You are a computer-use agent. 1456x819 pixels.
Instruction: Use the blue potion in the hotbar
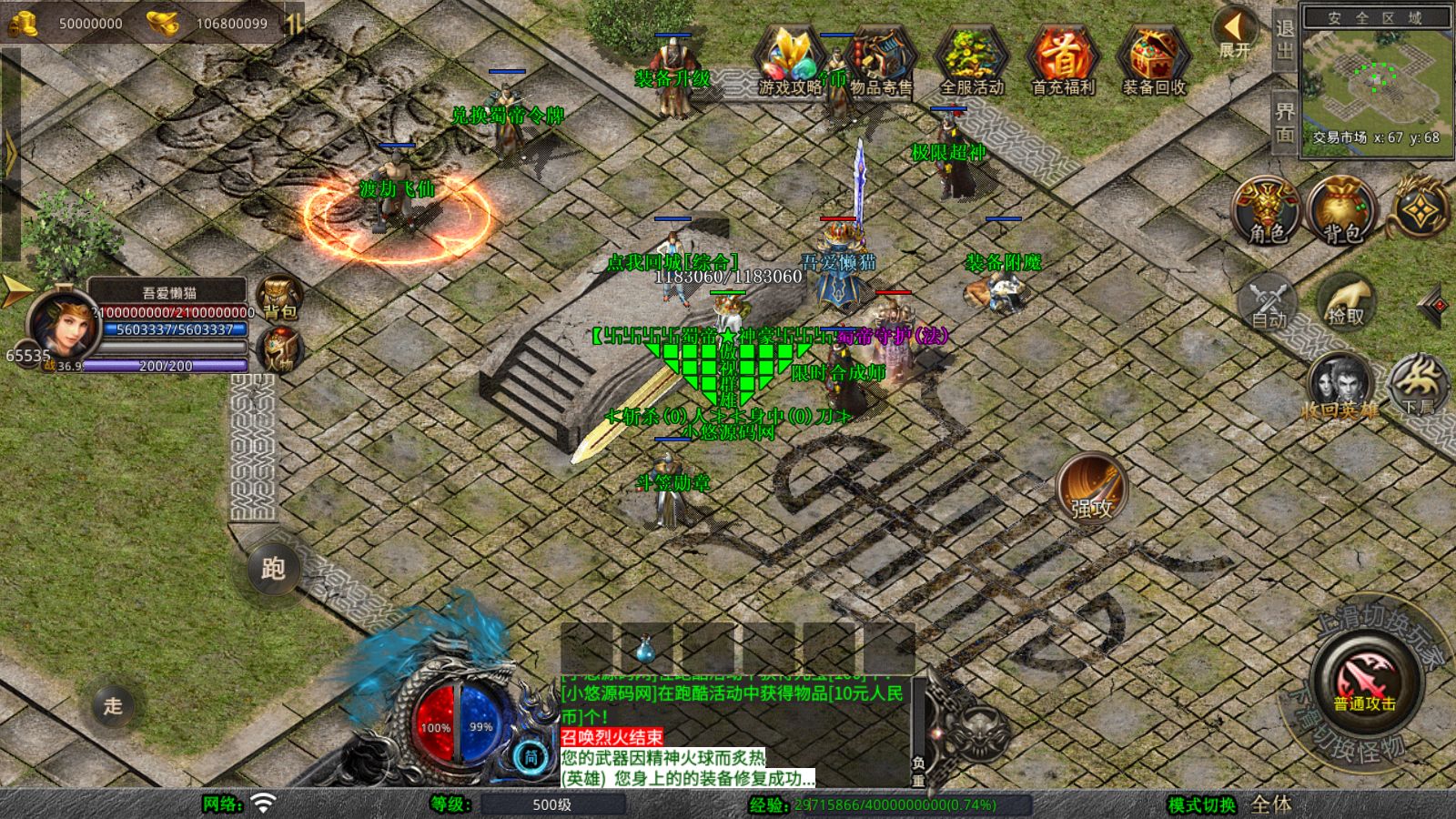(645, 649)
